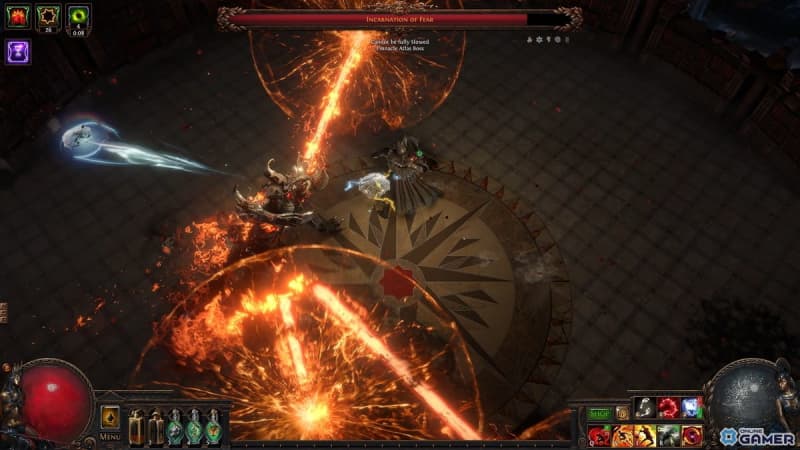
Task: Trigger the blue icy skill icon
Action: pyautogui.click(x=691, y=408)
